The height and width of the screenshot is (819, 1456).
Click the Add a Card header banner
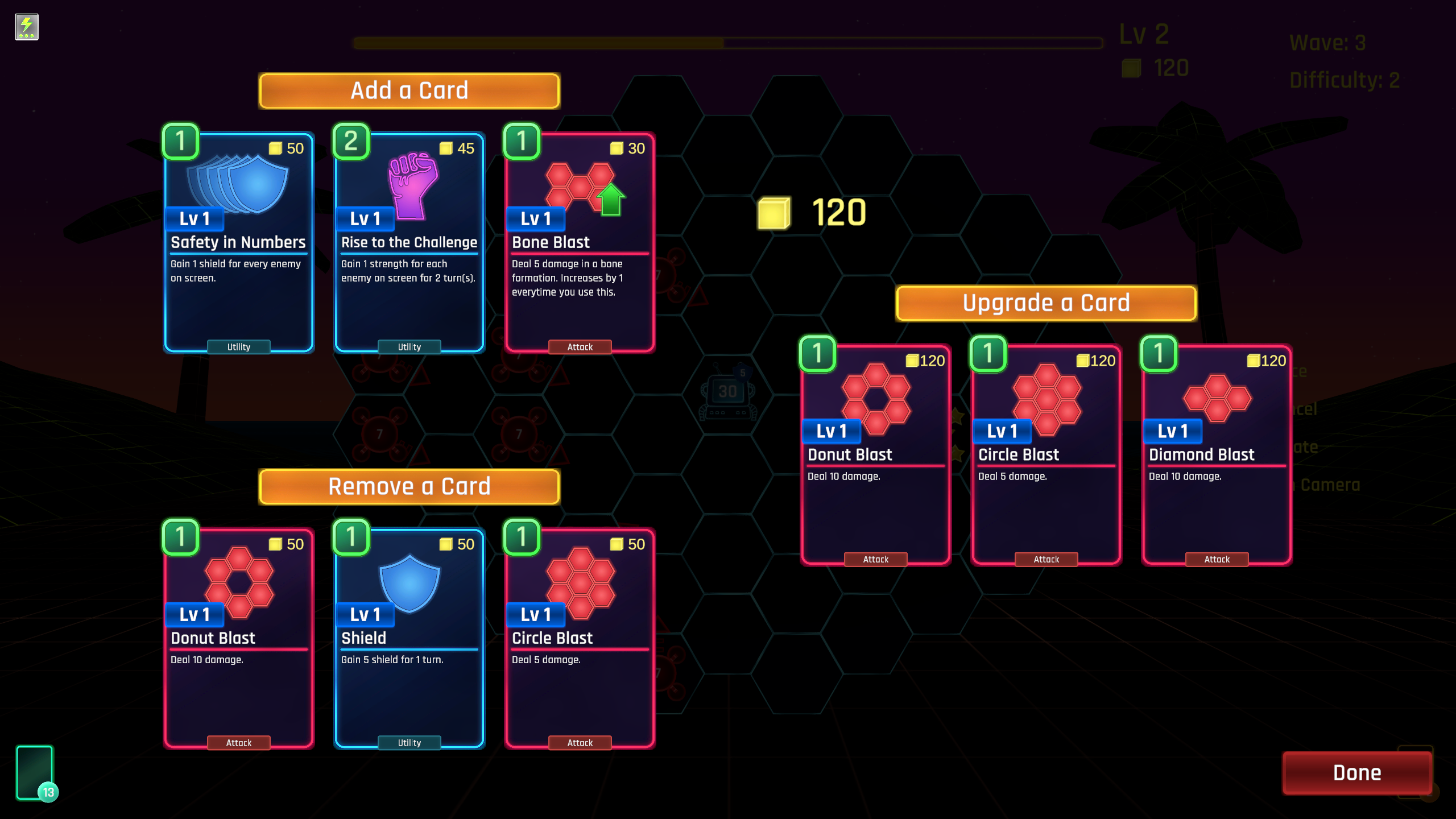click(x=408, y=90)
